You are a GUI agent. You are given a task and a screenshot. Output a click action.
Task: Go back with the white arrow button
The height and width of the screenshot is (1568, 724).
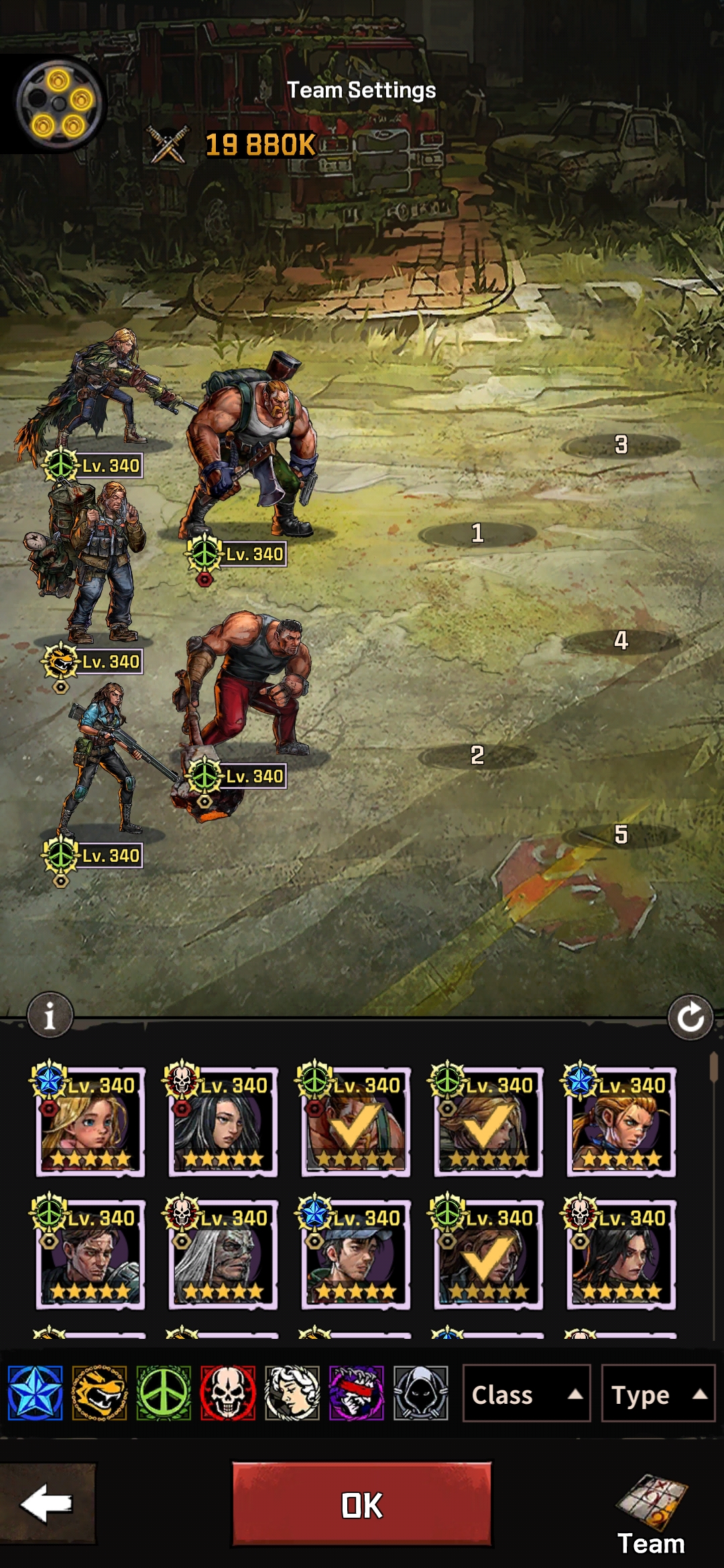tap(47, 1504)
